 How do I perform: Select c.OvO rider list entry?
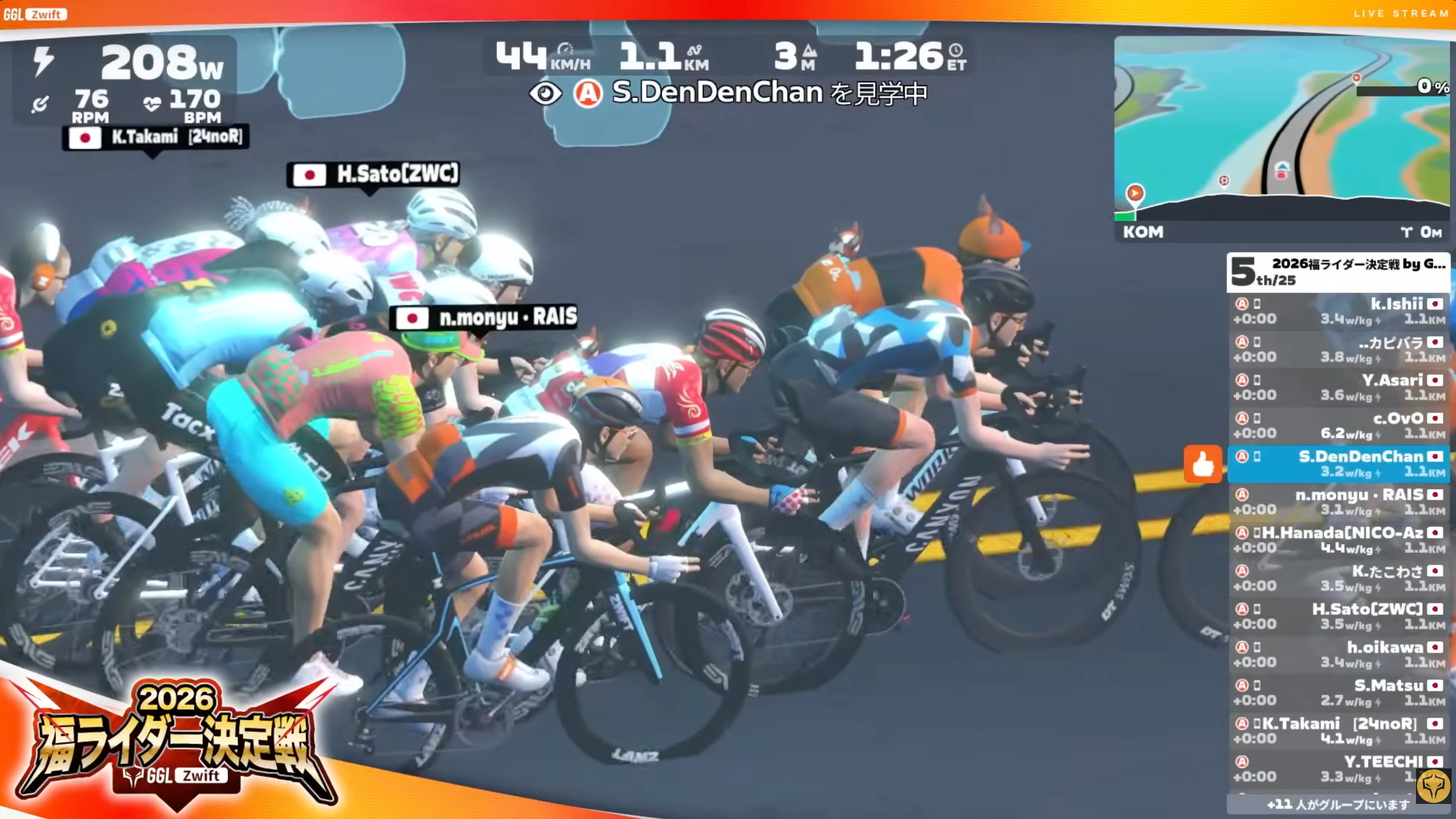pyautogui.click(x=1337, y=425)
